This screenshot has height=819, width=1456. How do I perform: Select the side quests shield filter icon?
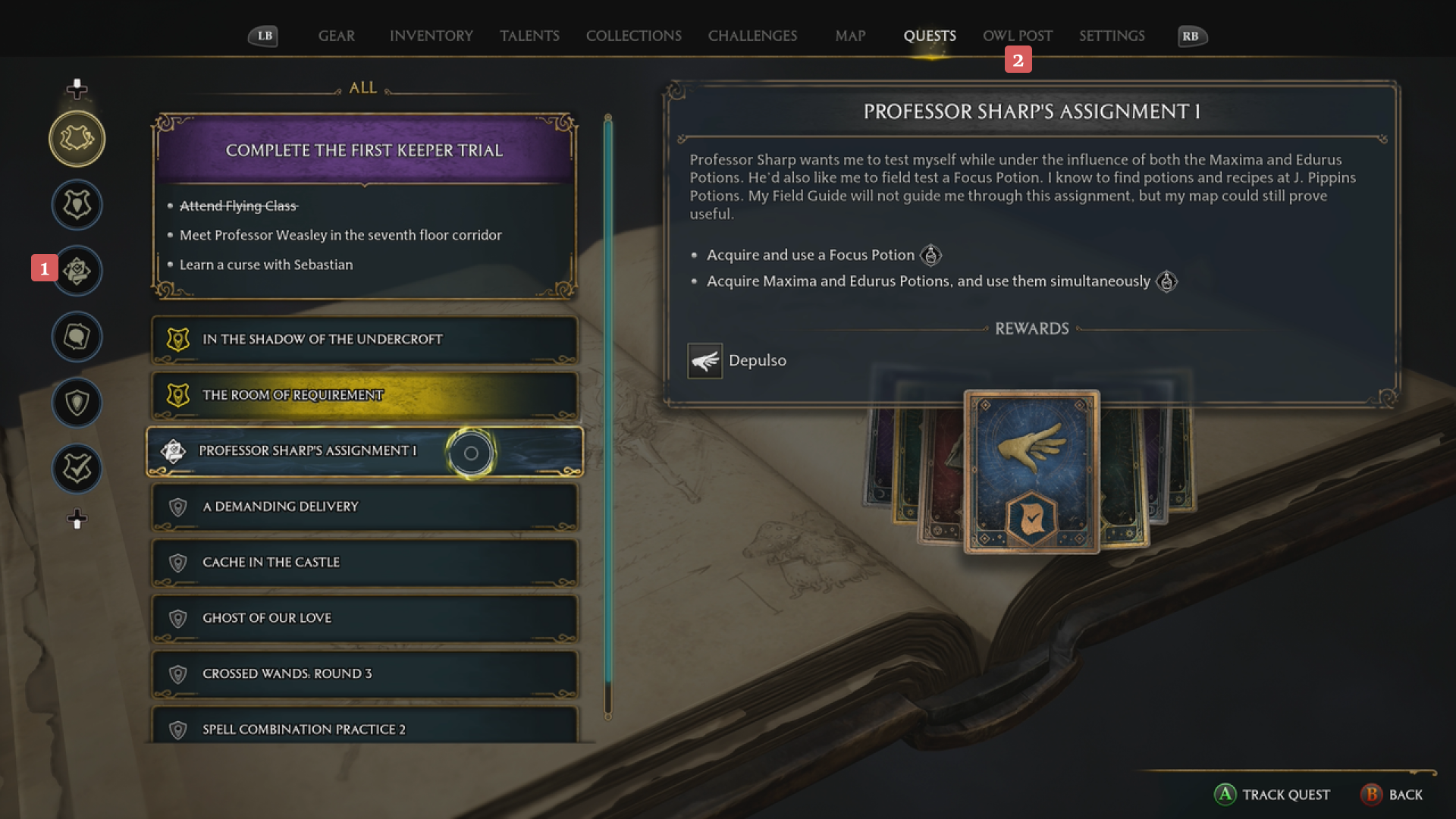[x=77, y=403]
